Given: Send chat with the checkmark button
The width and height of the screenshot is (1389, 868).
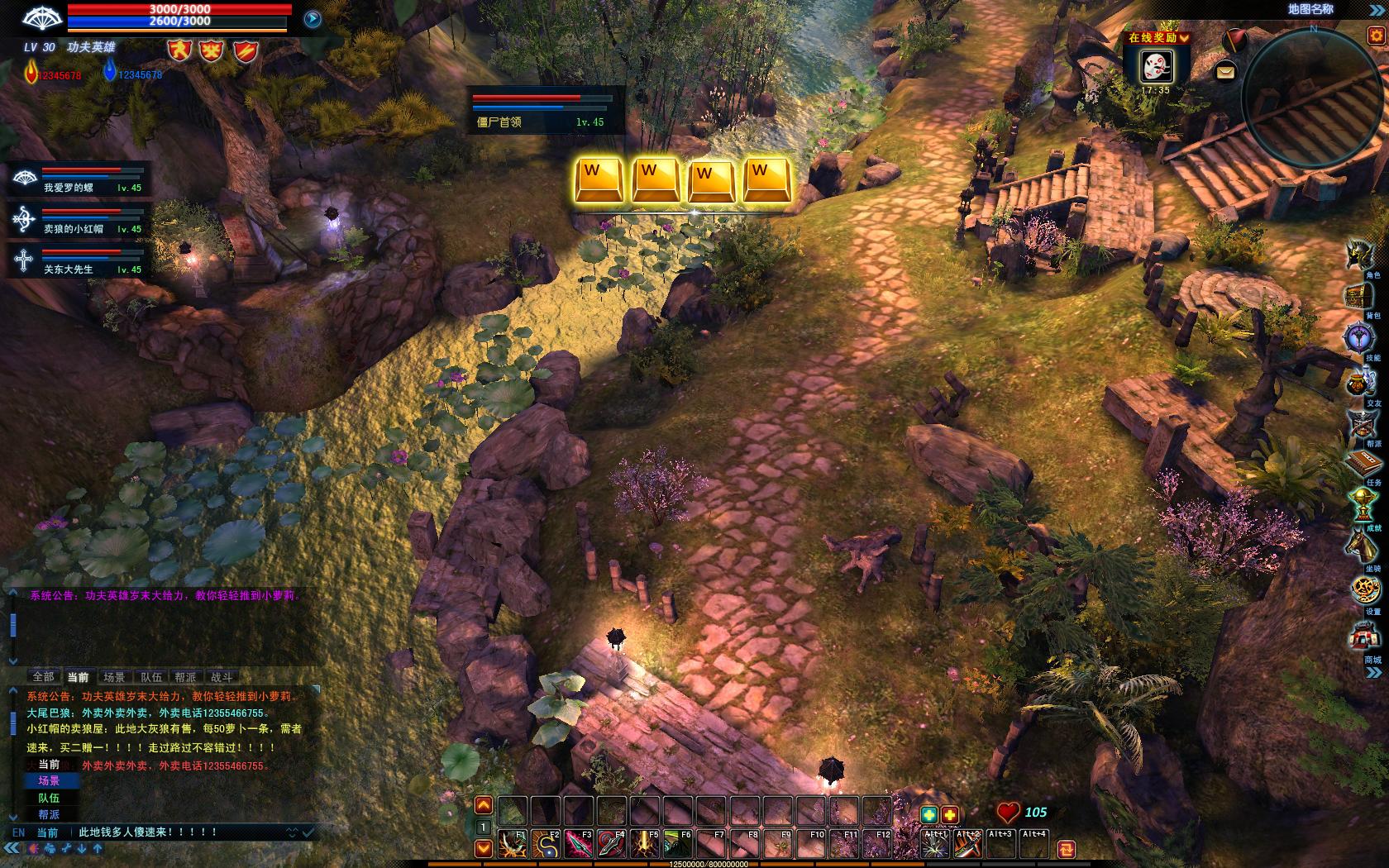Looking at the screenshot, I should [308, 832].
